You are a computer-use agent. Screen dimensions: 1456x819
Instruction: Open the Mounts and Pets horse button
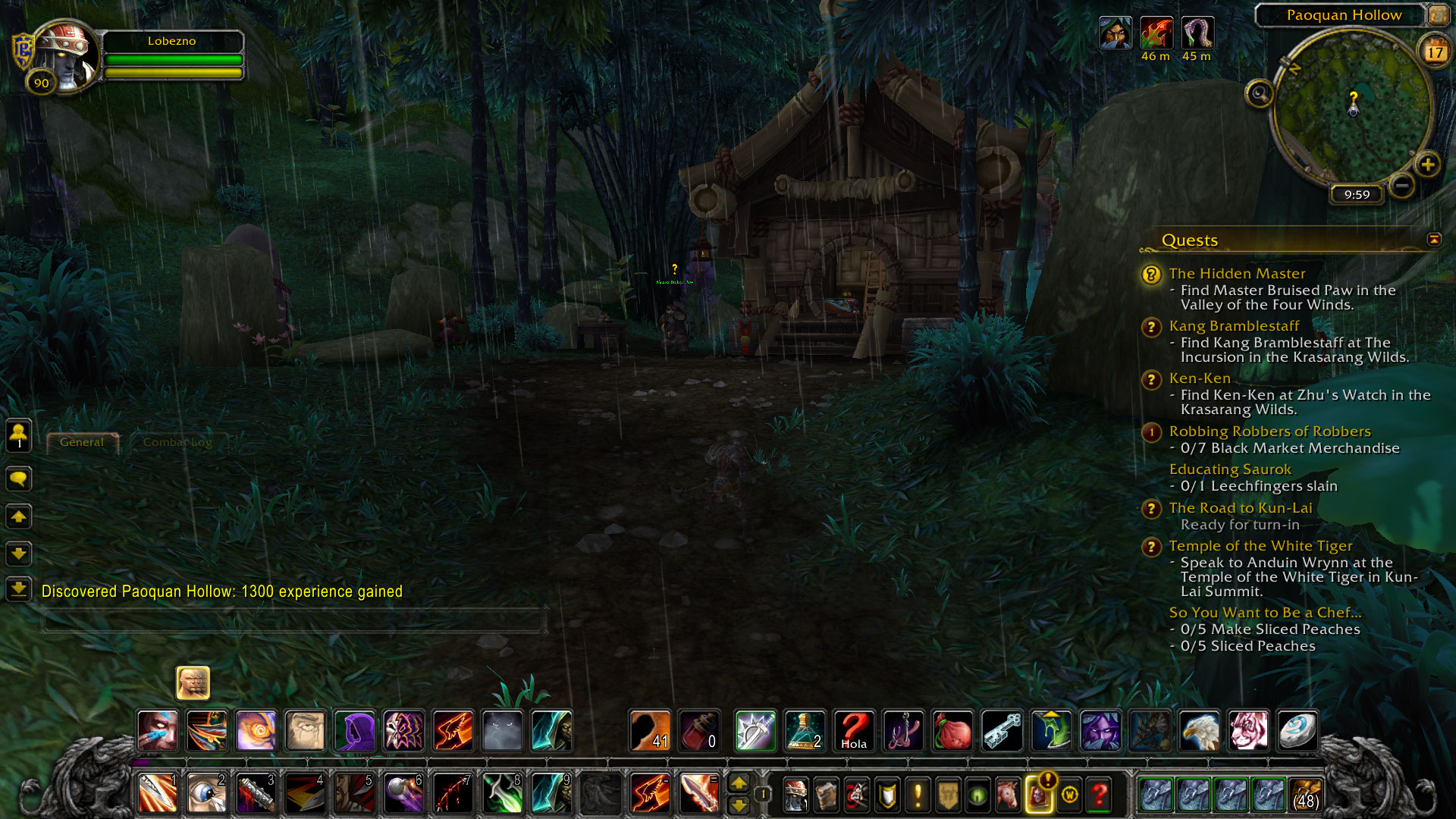tap(1008, 795)
